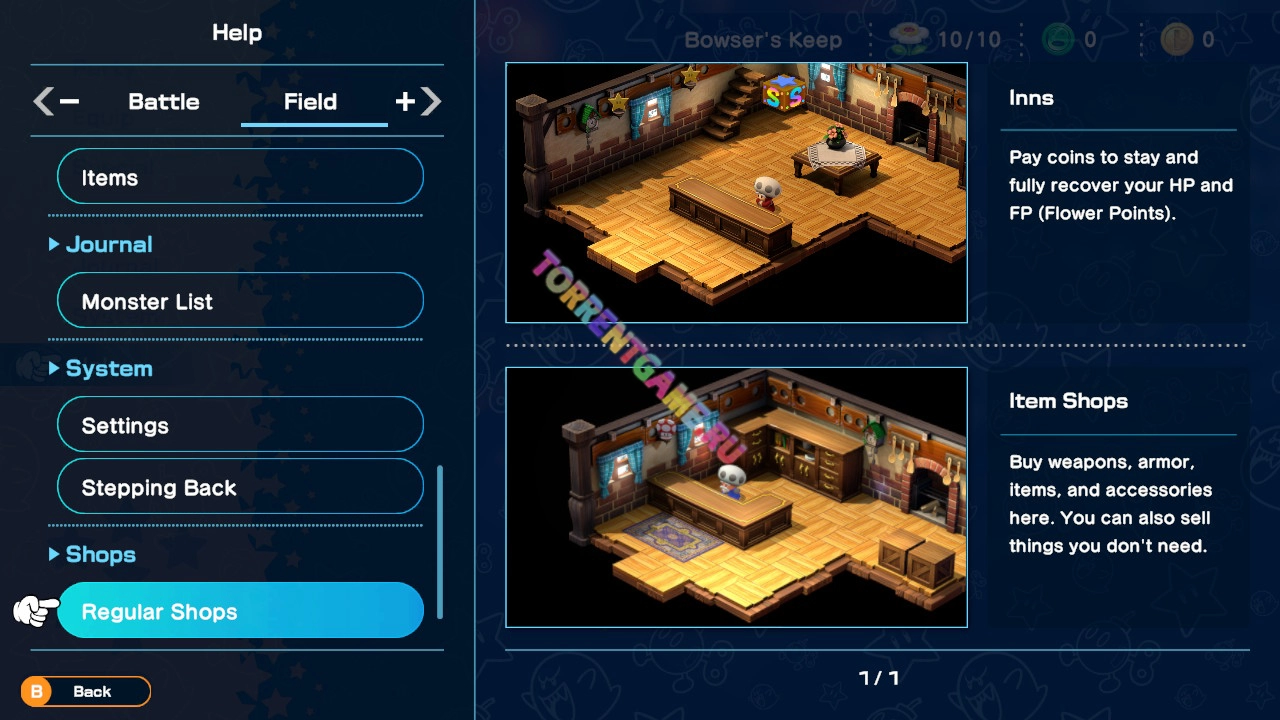Go to previous tab with left arrow
The height and width of the screenshot is (720, 1280).
click(55, 101)
